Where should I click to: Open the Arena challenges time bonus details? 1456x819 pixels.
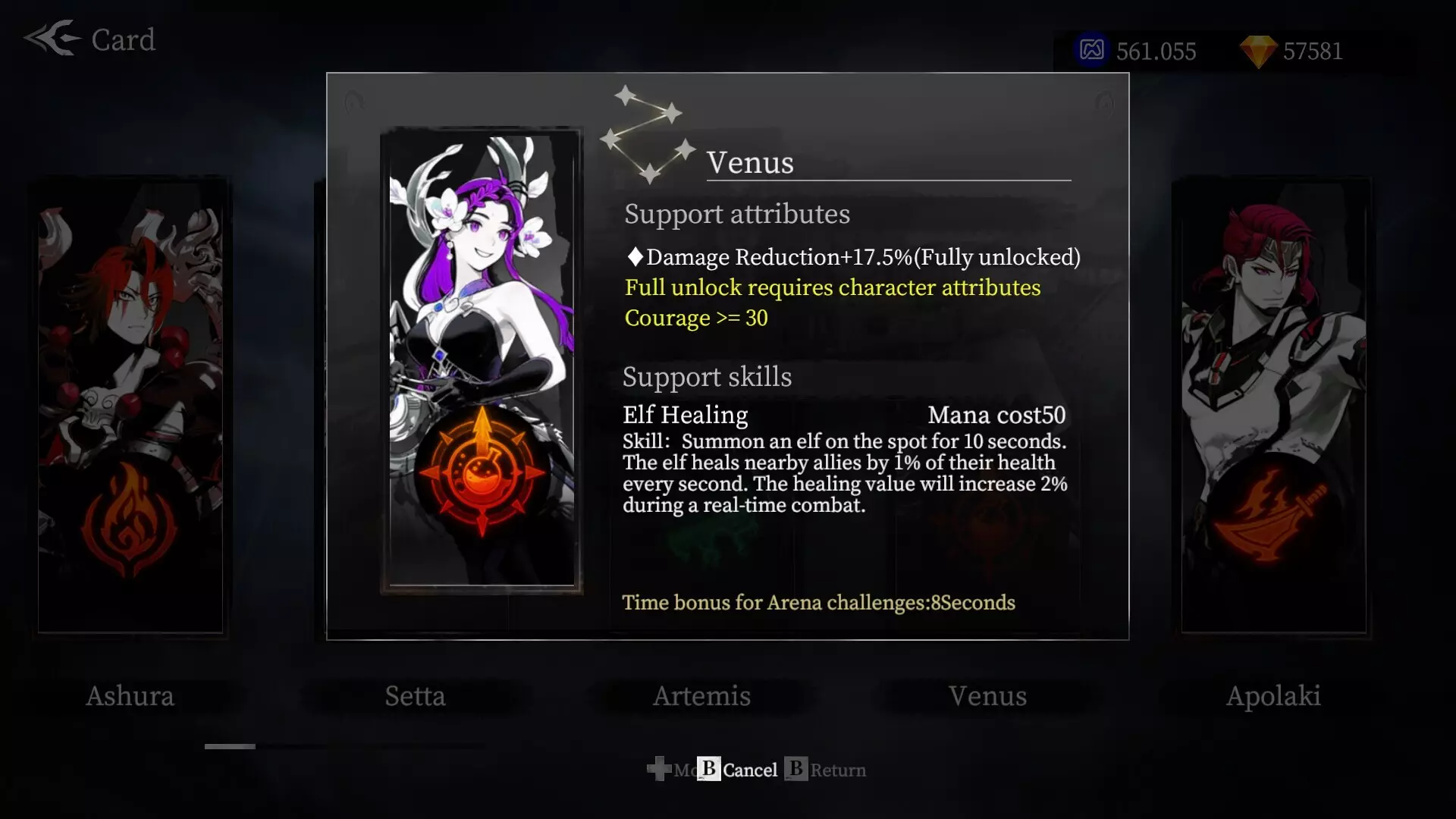click(818, 602)
